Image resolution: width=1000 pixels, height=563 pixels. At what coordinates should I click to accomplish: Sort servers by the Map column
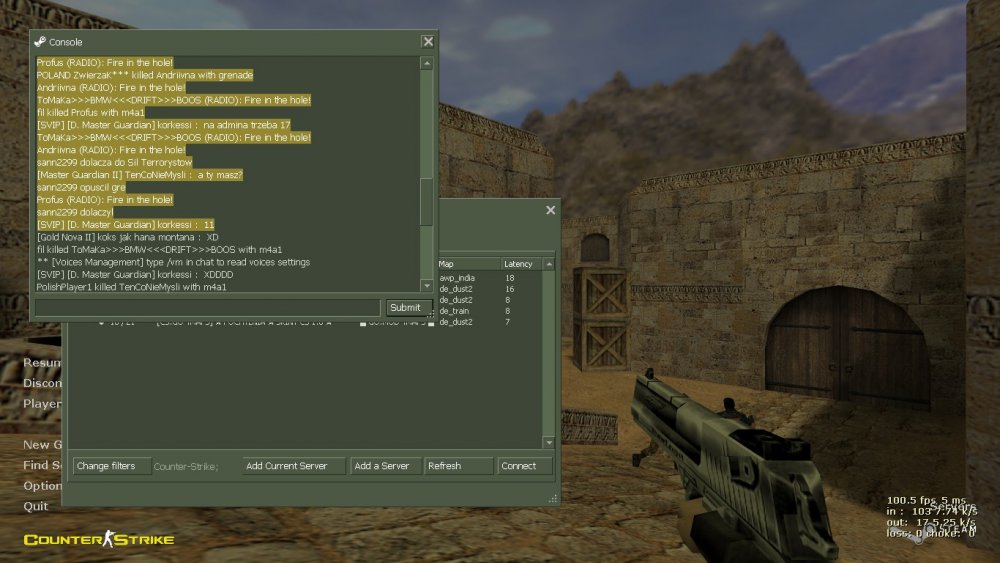click(466, 264)
